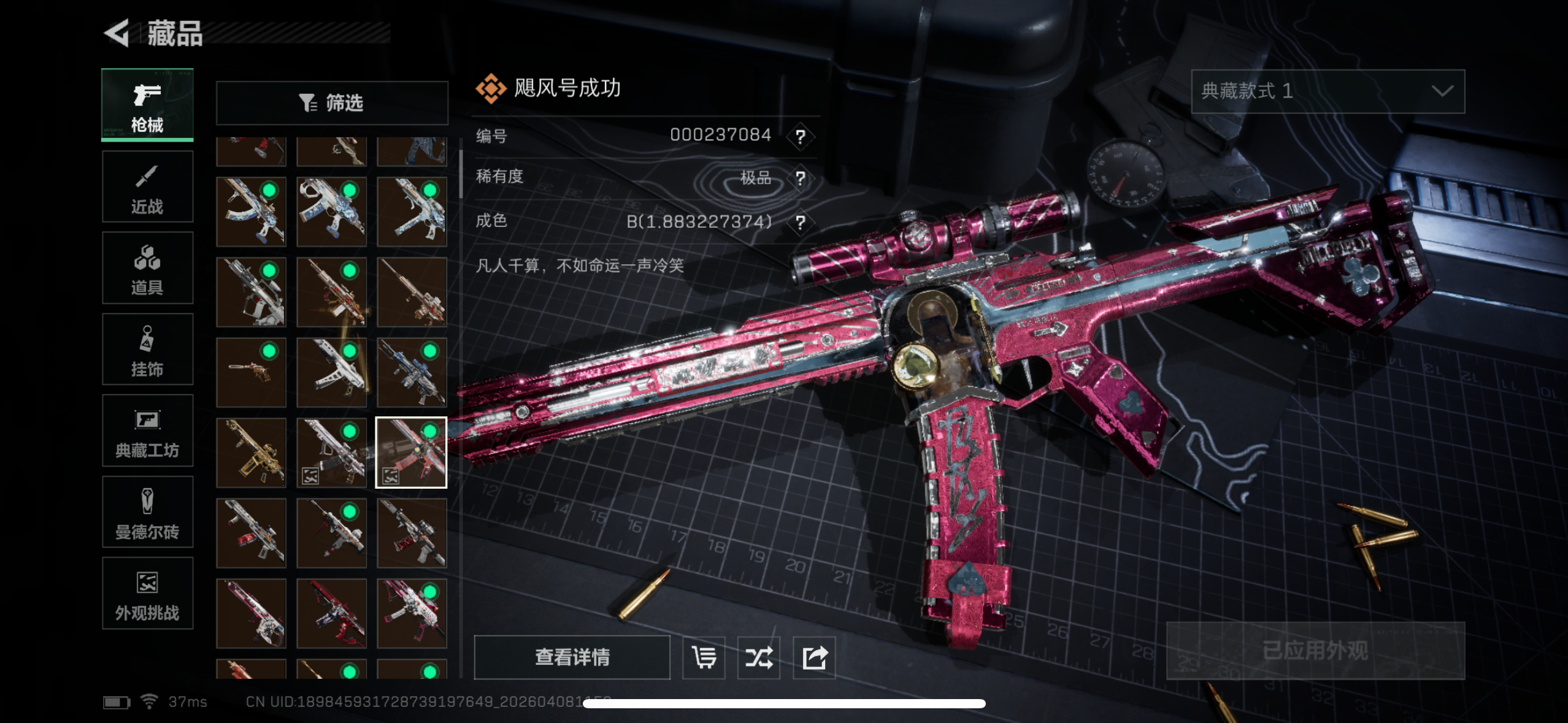The width and height of the screenshot is (1568, 723).
Task: Switch to the 曼德尔砖 tab
Action: point(147,513)
